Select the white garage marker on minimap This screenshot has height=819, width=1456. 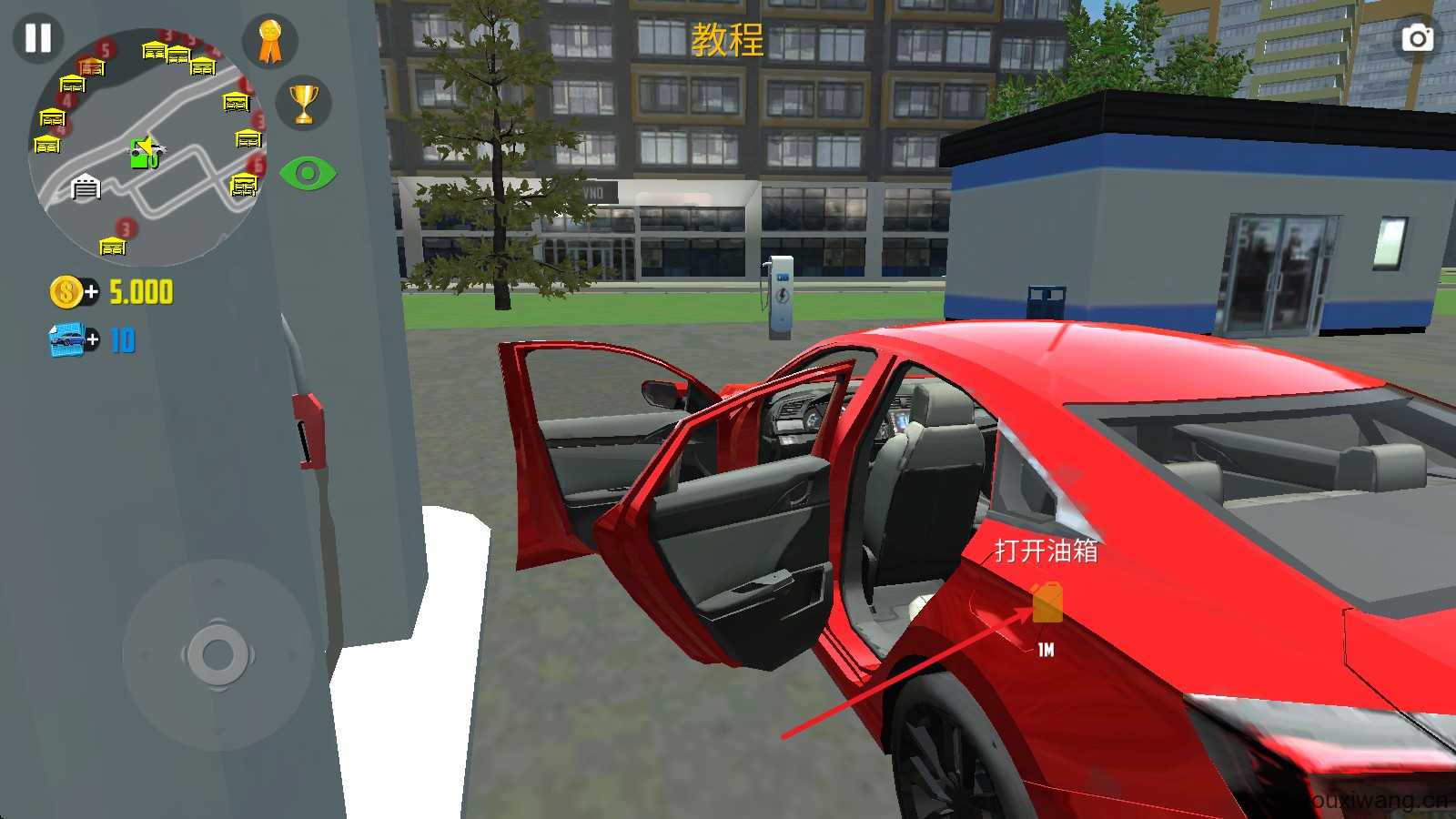[86, 187]
